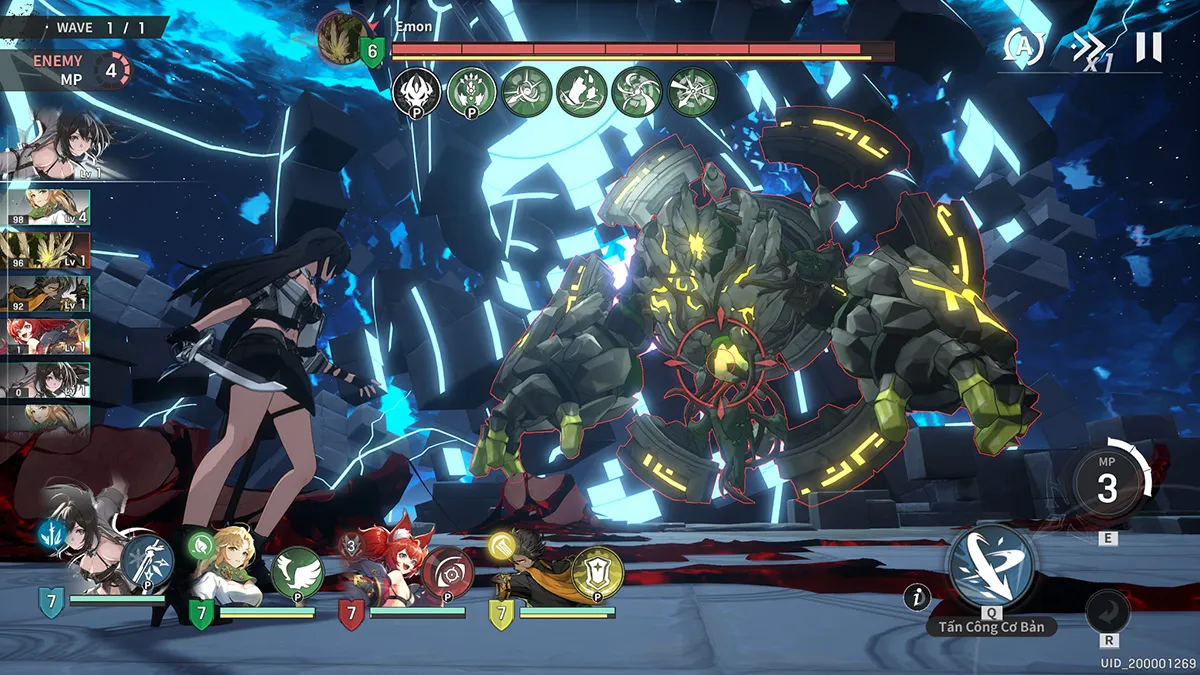Toggle auto-battle mode
Viewport: 1200px width, 675px height.
click(1023, 46)
